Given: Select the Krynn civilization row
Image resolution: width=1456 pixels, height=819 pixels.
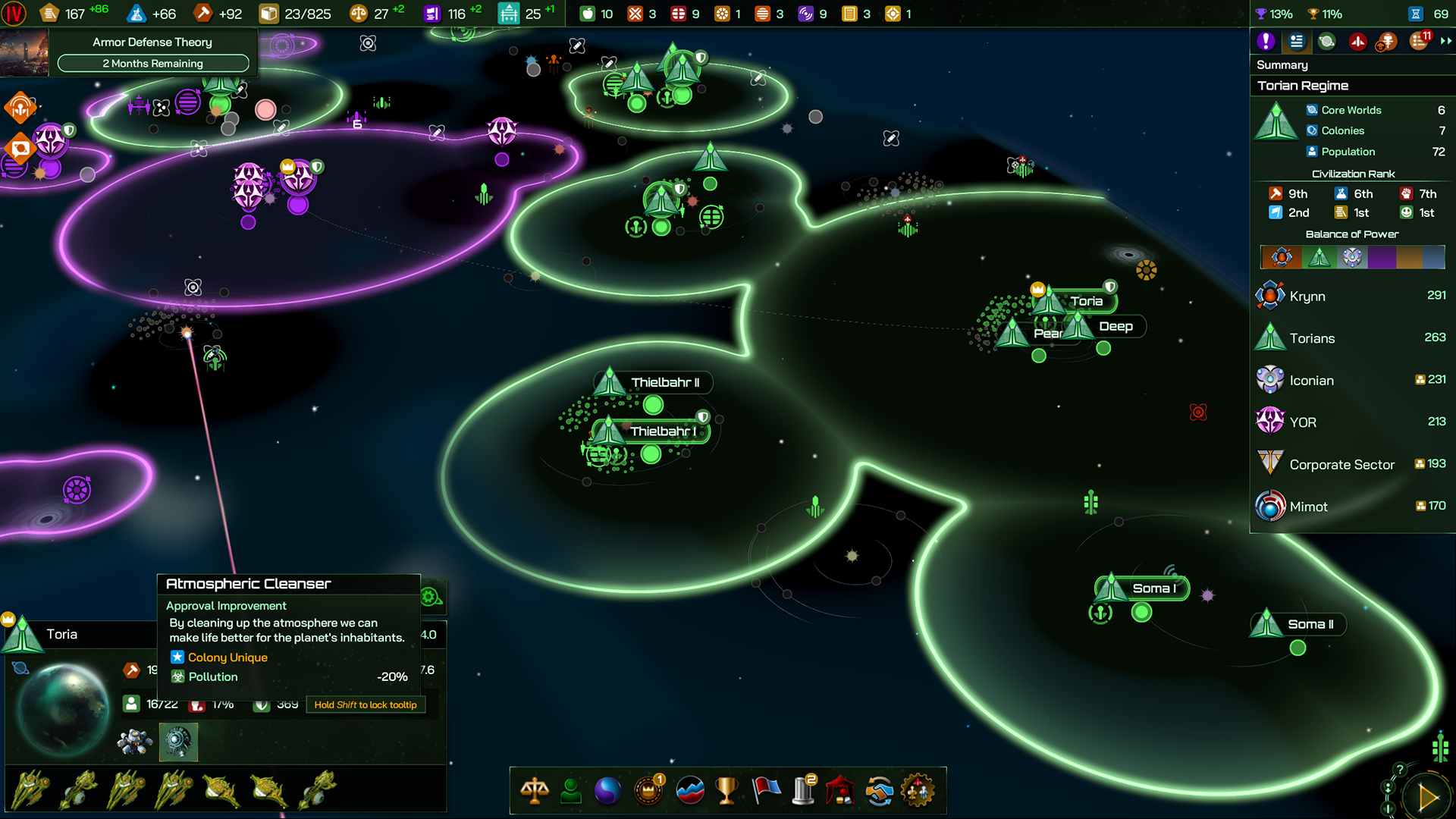Looking at the screenshot, I should coord(1351,297).
